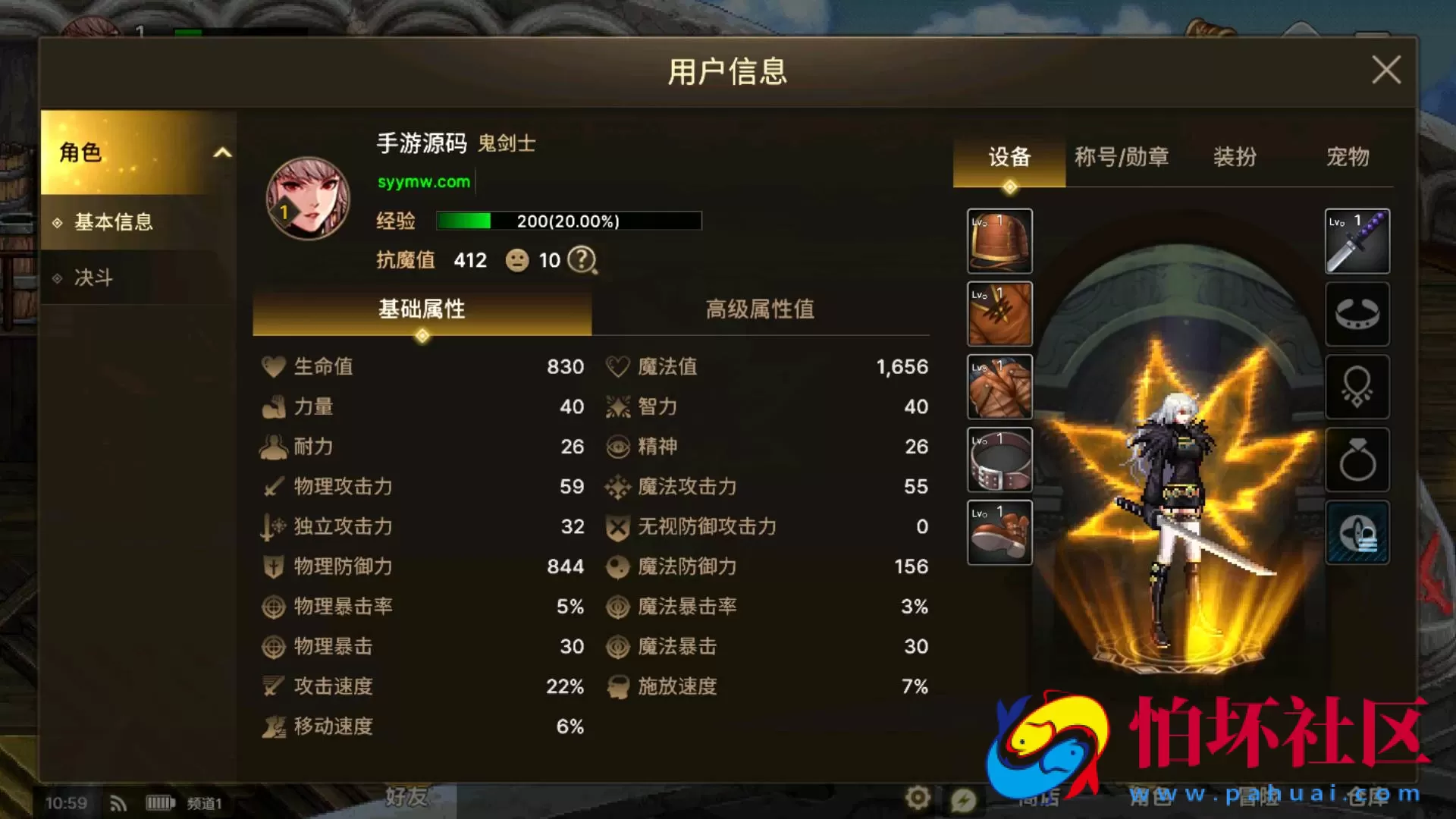1456x819 pixels.
Task: Switch to the 装扮 tab
Action: 1235,157
